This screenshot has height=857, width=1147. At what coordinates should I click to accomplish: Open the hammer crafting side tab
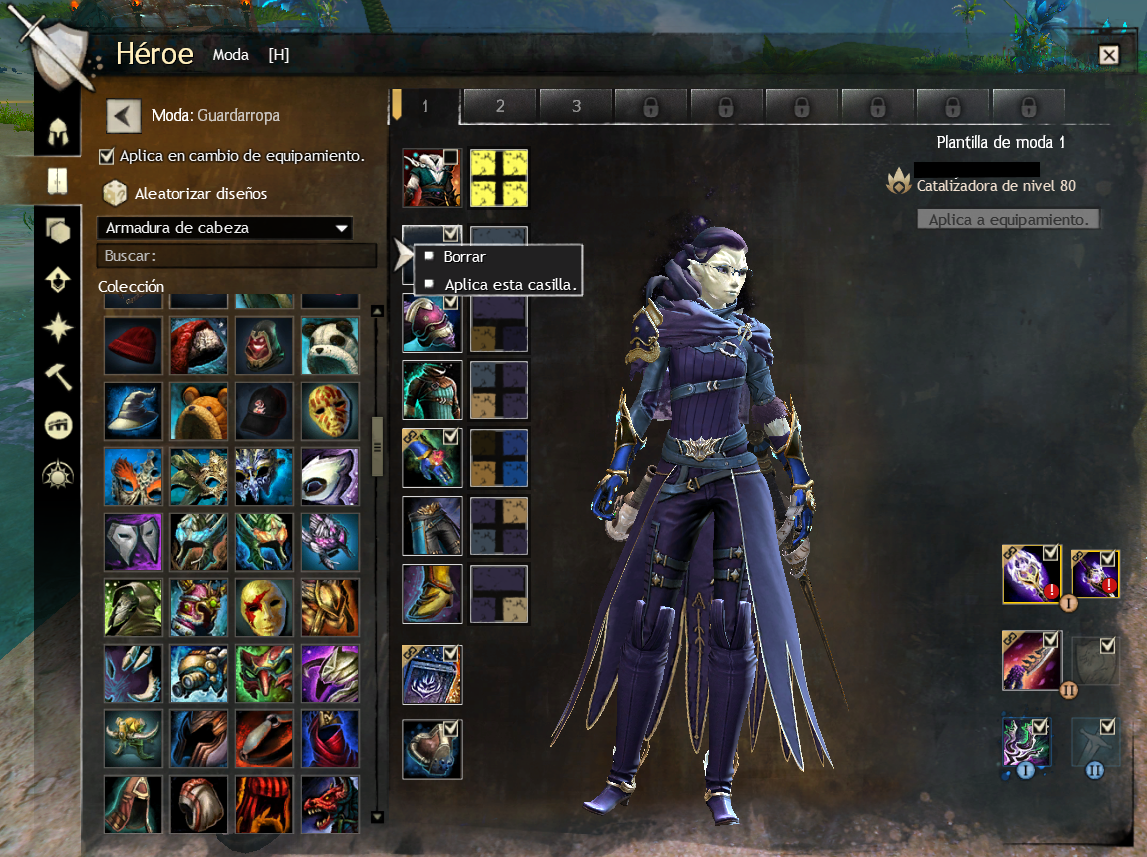click(x=58, y=376)
